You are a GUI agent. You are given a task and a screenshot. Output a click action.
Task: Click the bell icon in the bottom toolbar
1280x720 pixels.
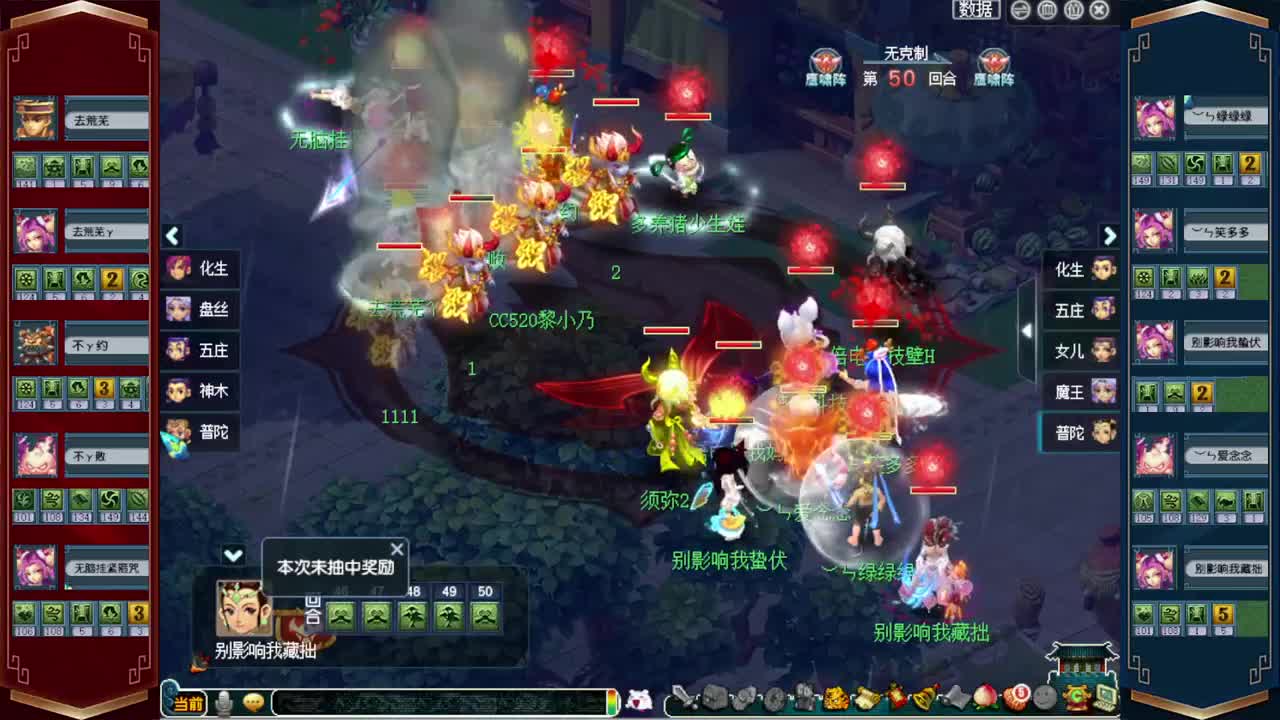click(921, 700)
